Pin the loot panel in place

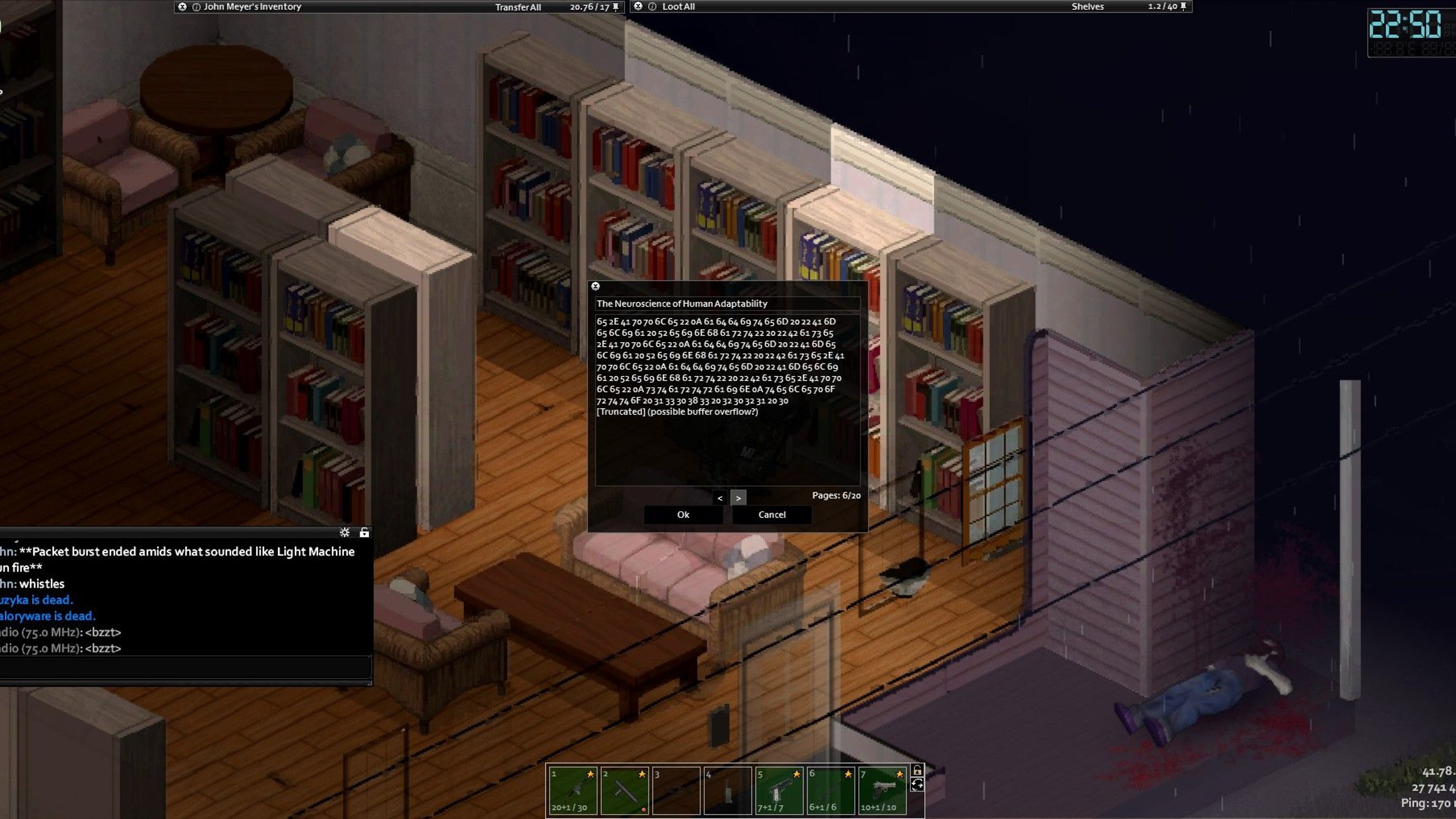pyautogui.click(x=1183, y=6)
